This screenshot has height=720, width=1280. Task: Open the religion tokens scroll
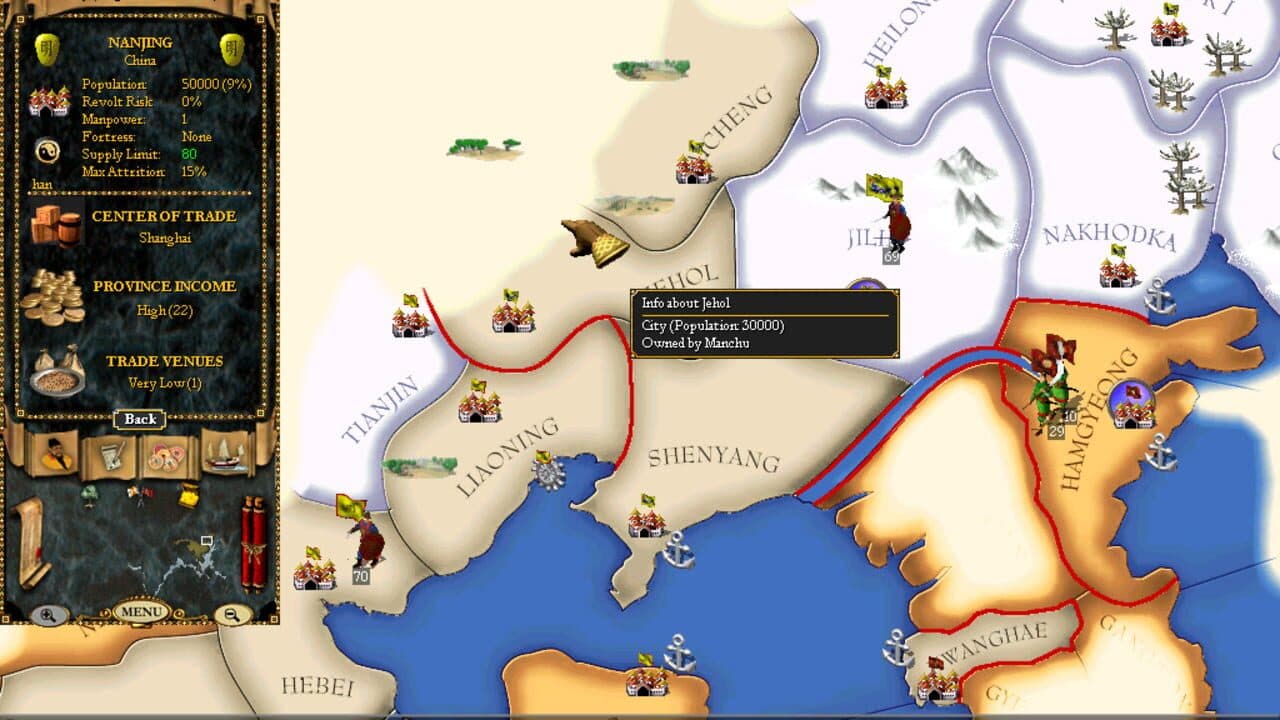pos(167,454)
